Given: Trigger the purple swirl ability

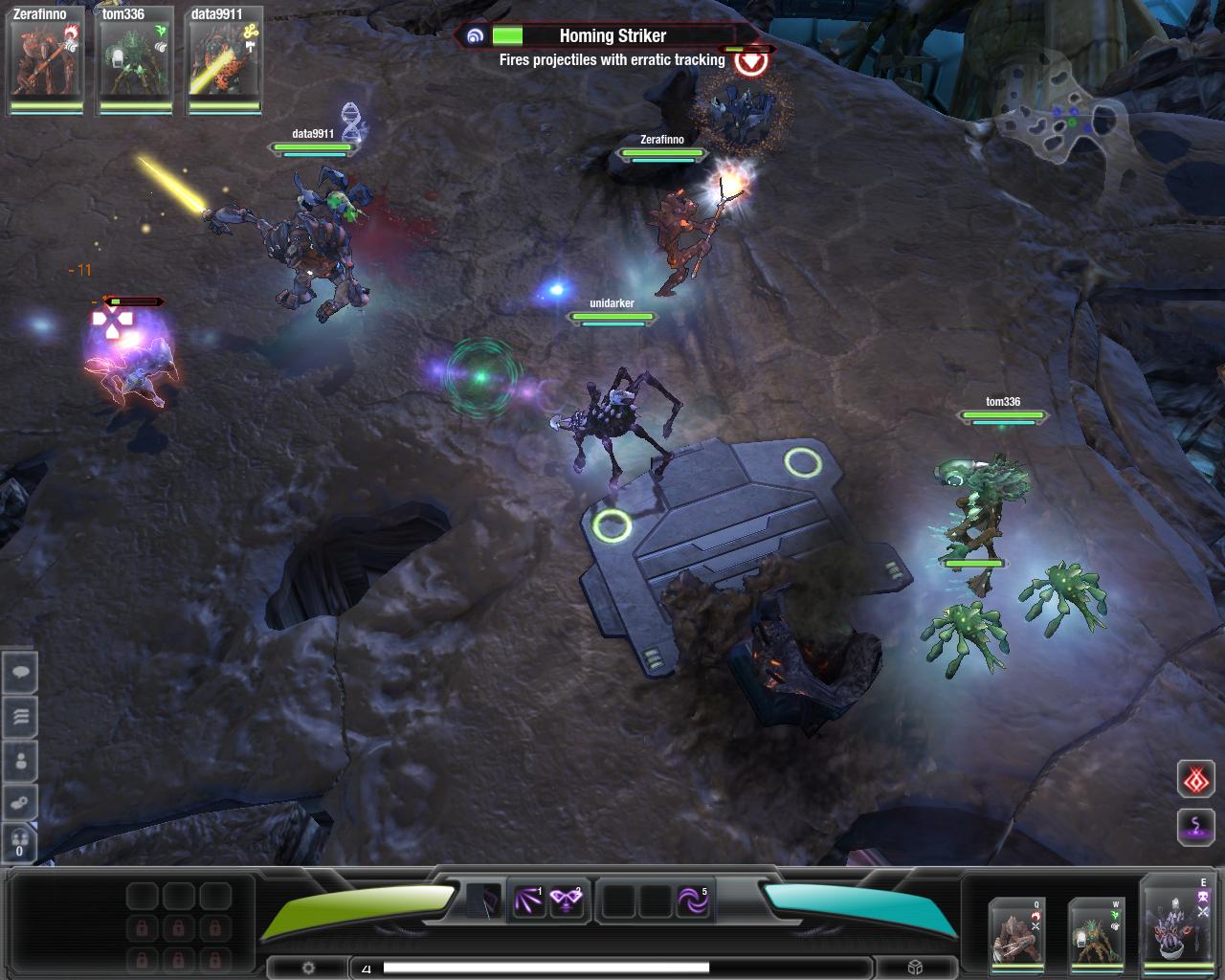Looking at the screenshot, I should point(693,901).
